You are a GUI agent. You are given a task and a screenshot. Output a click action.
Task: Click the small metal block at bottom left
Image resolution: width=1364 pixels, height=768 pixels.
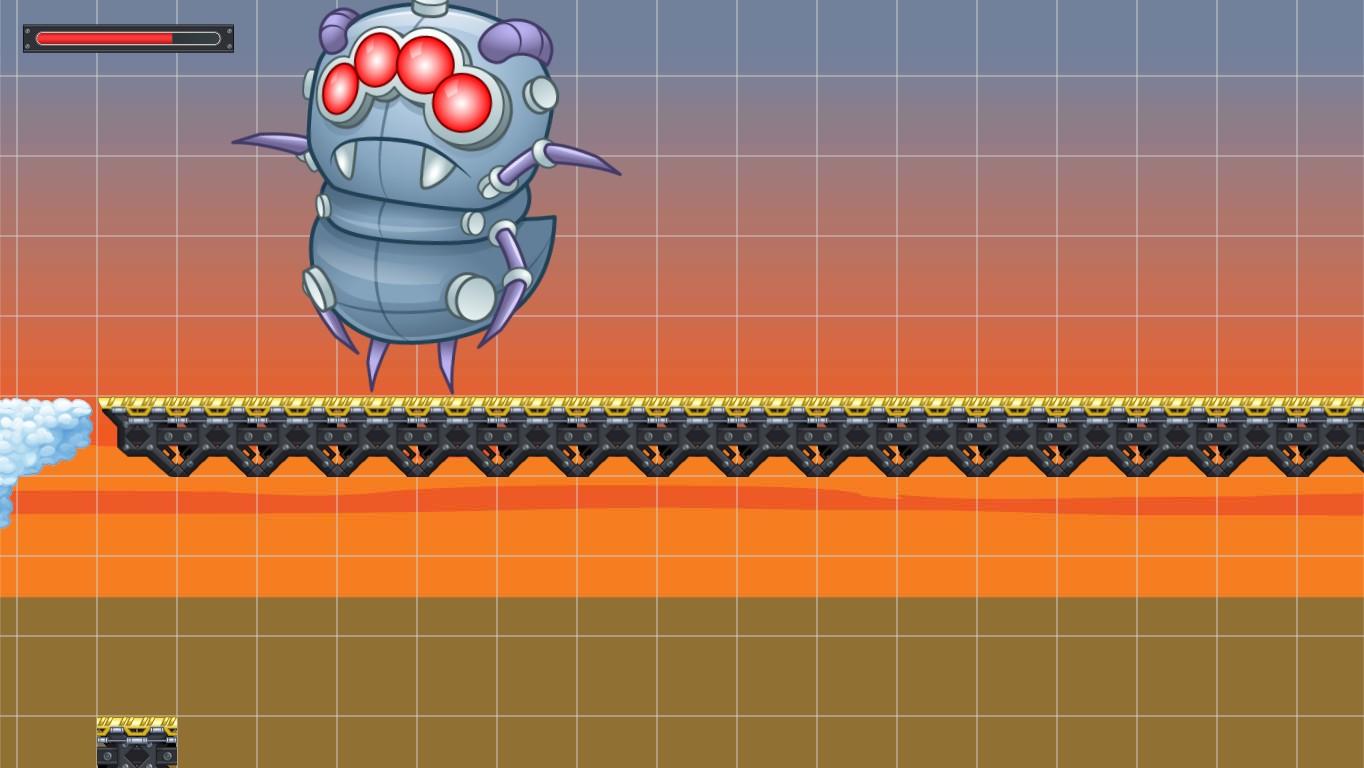click(x=136, y=740)
